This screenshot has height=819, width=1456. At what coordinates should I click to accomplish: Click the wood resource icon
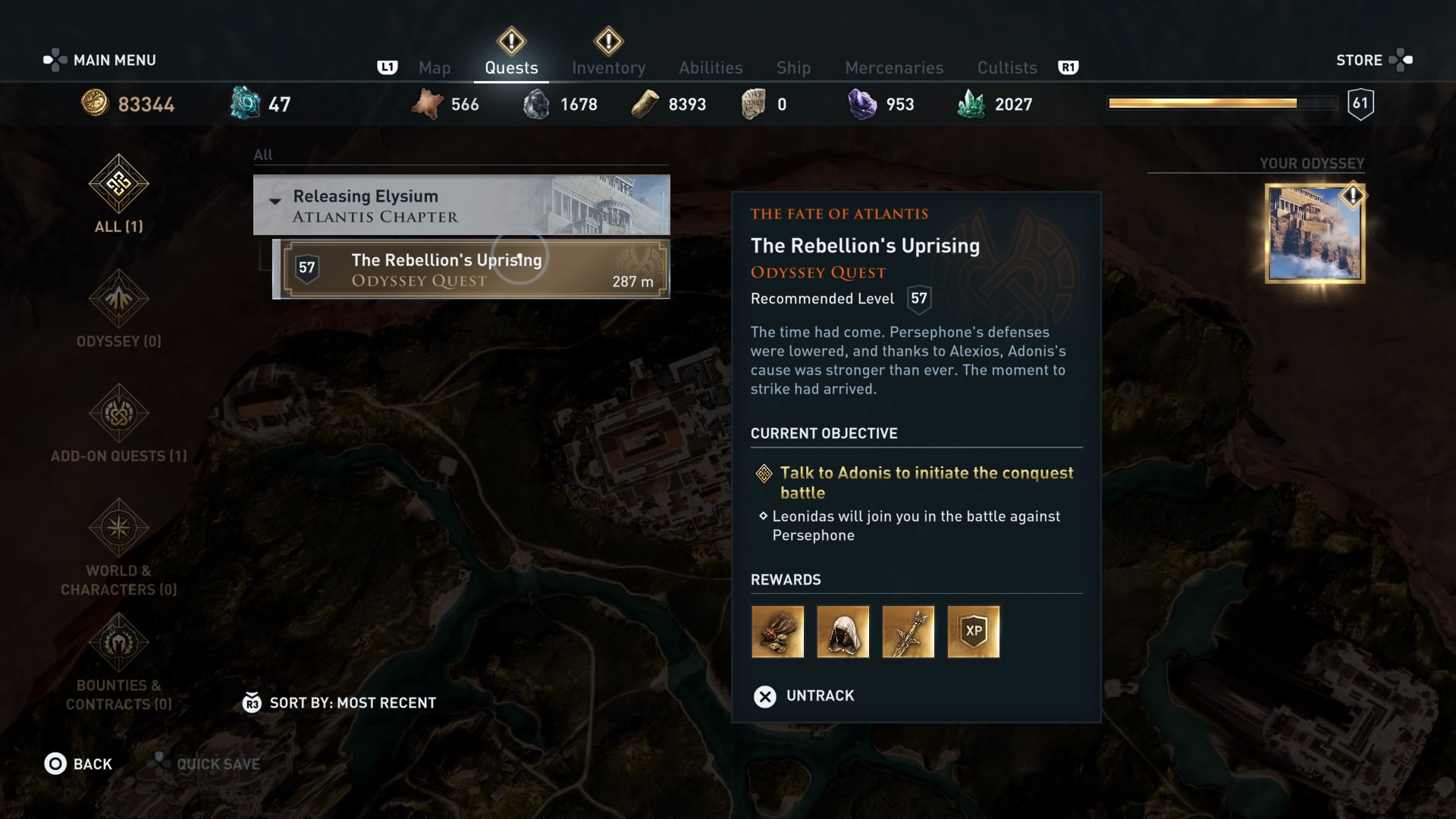coord(645,103)
